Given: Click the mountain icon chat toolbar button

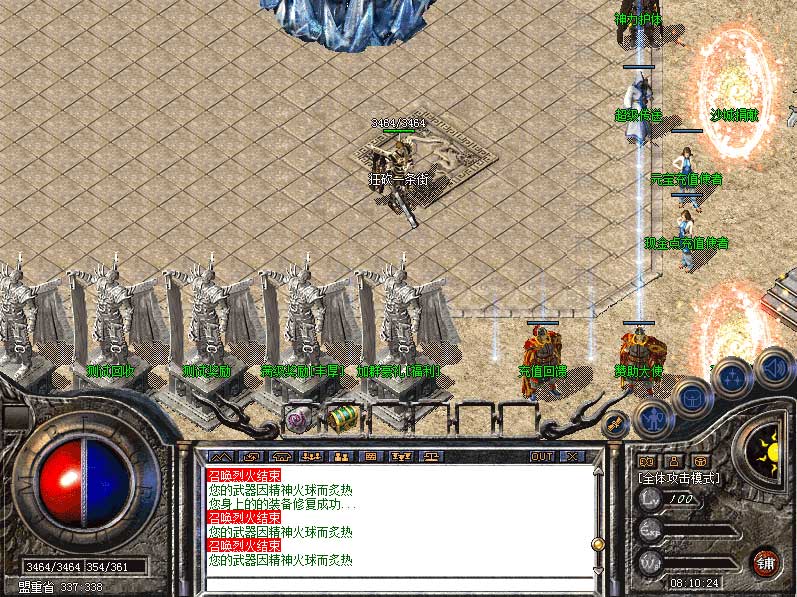Looking at the screenshot, I should coord(218,456).
